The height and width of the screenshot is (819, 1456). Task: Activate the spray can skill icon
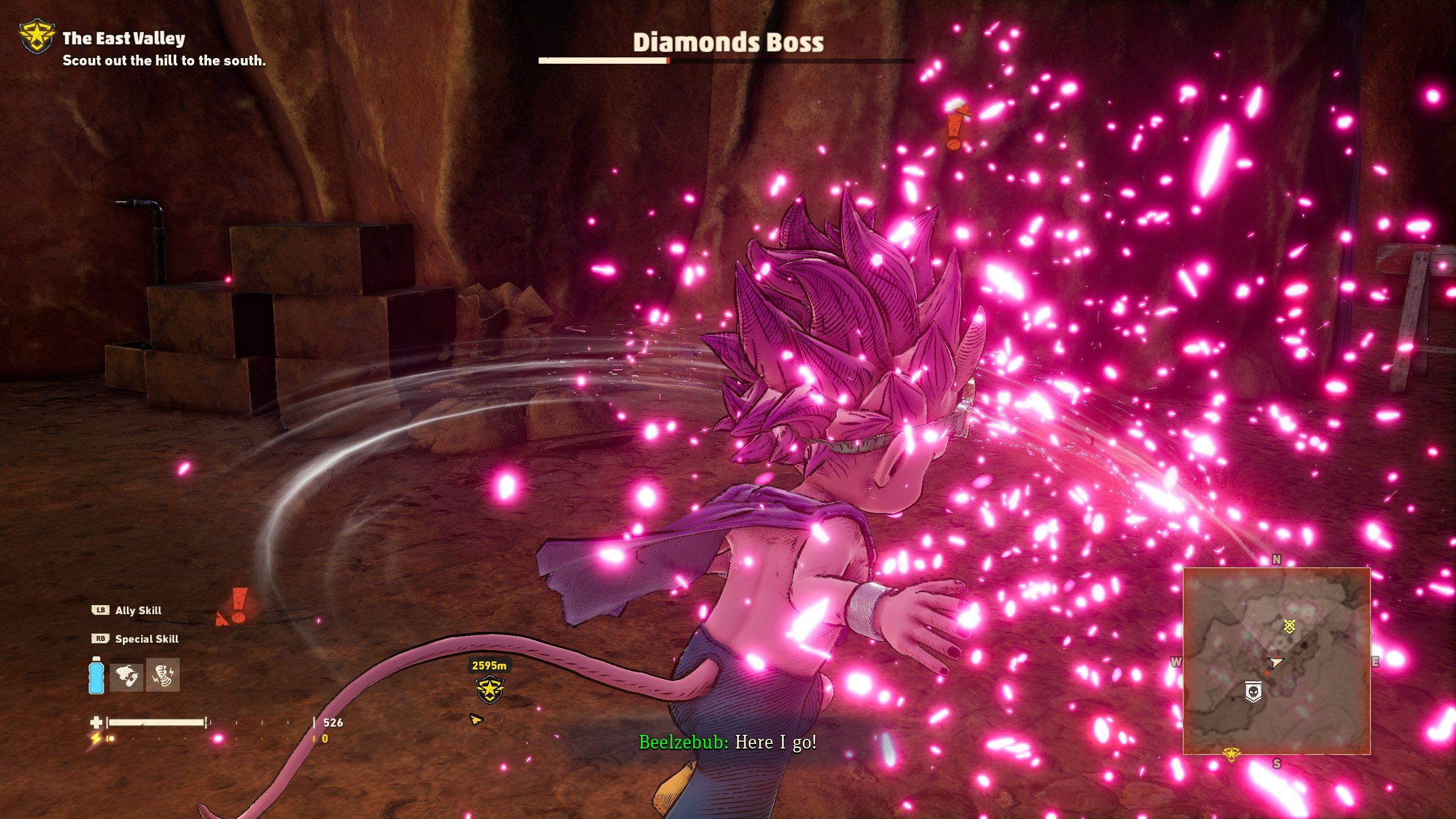click(126, 675)
